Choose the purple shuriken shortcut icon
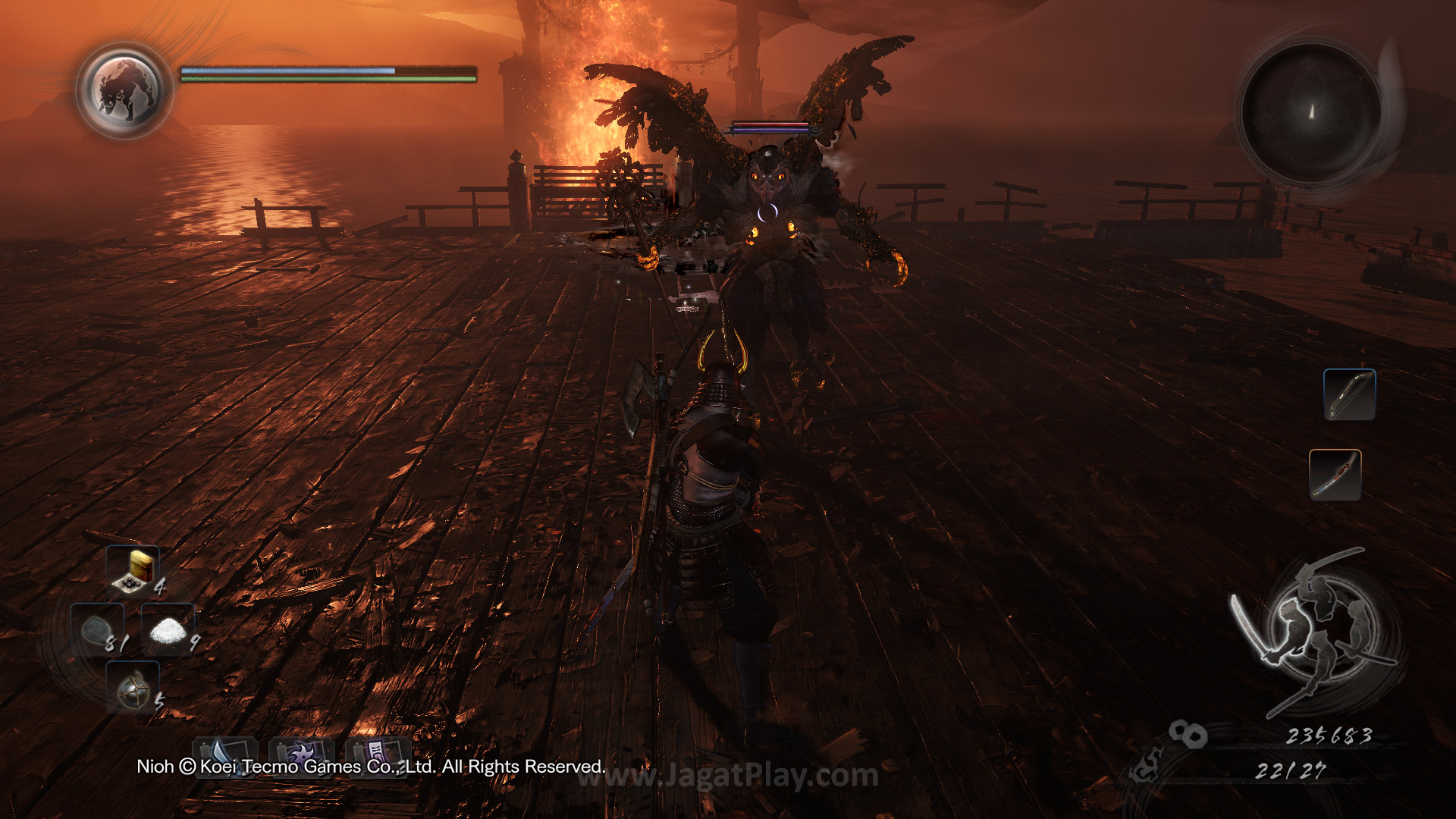 [301, 753]
